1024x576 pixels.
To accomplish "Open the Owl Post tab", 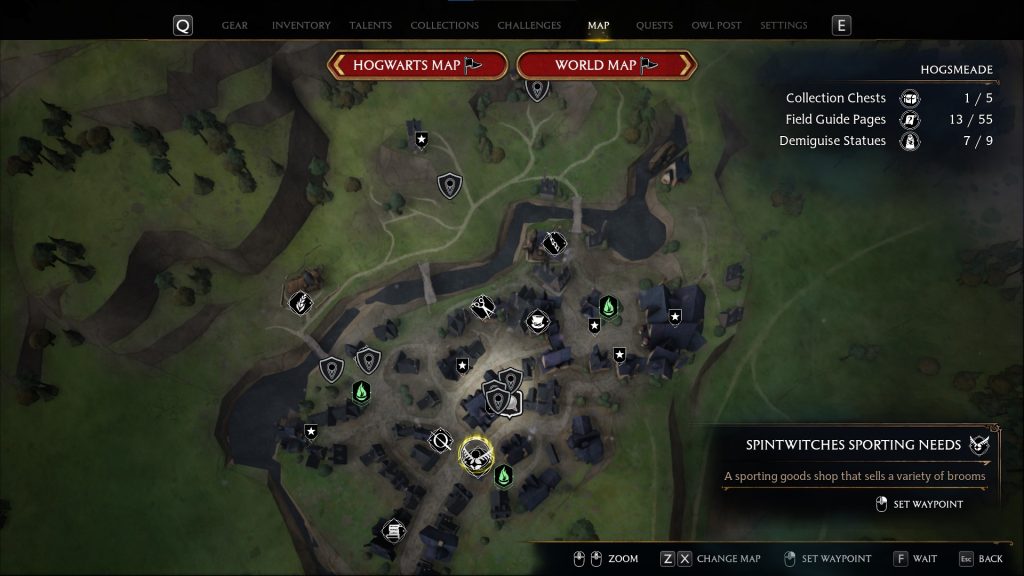I will point(716,25).
